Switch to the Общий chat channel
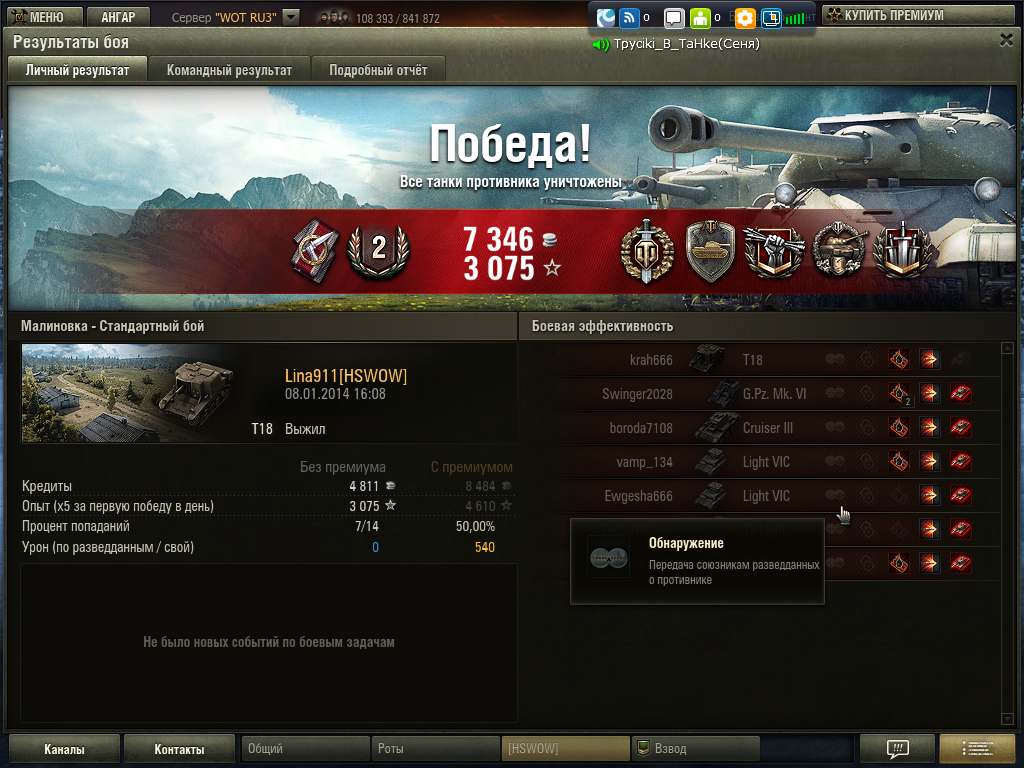The image size is (1024, 768). [x=305, y=748]
